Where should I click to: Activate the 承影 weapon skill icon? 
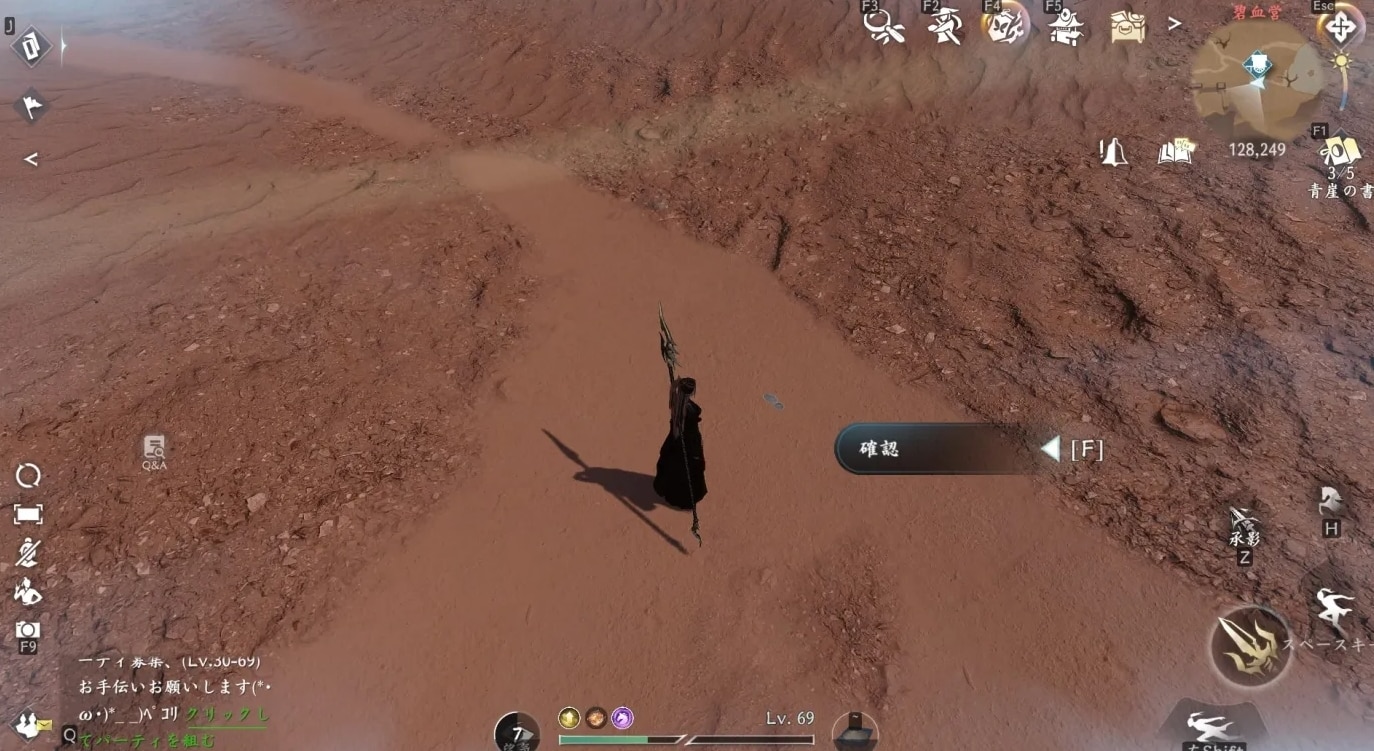tap(1244, 526)
